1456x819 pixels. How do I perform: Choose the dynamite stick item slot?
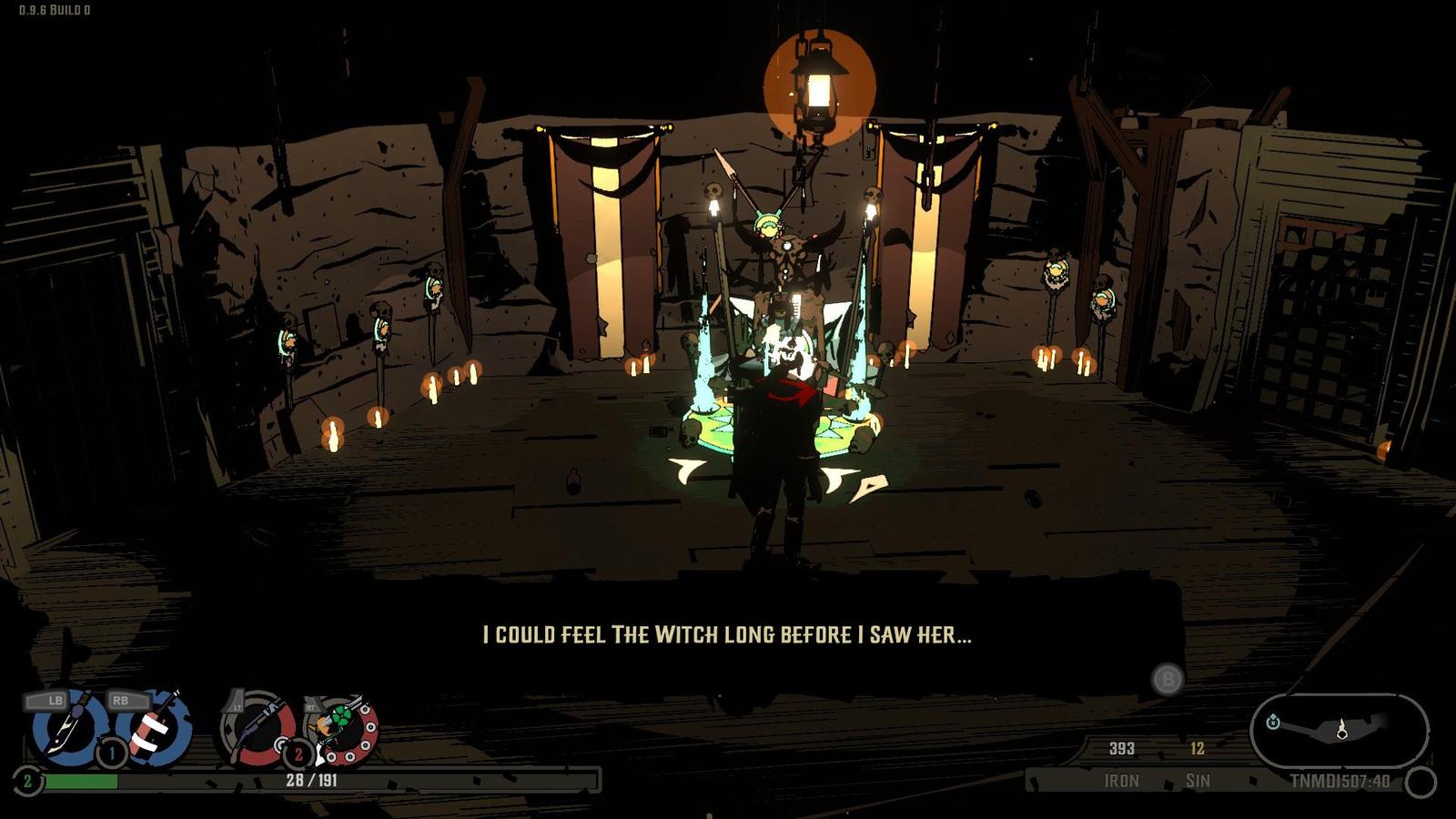(x=152, y=728)
